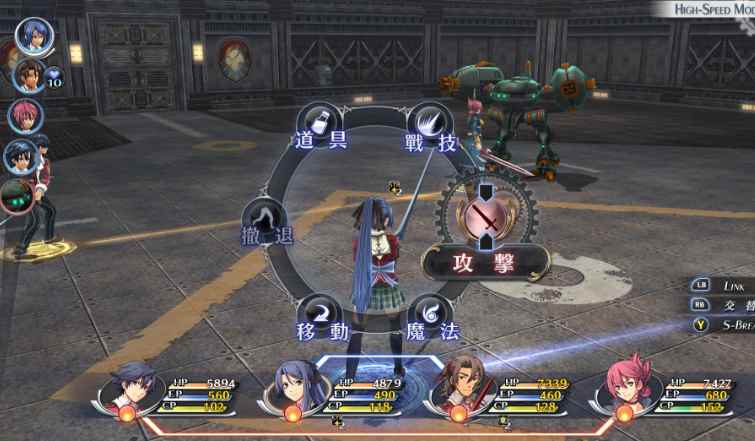The width and height of the screenshot is (755, 441).
Task: Open the 道具 items command
Action: 320,126
